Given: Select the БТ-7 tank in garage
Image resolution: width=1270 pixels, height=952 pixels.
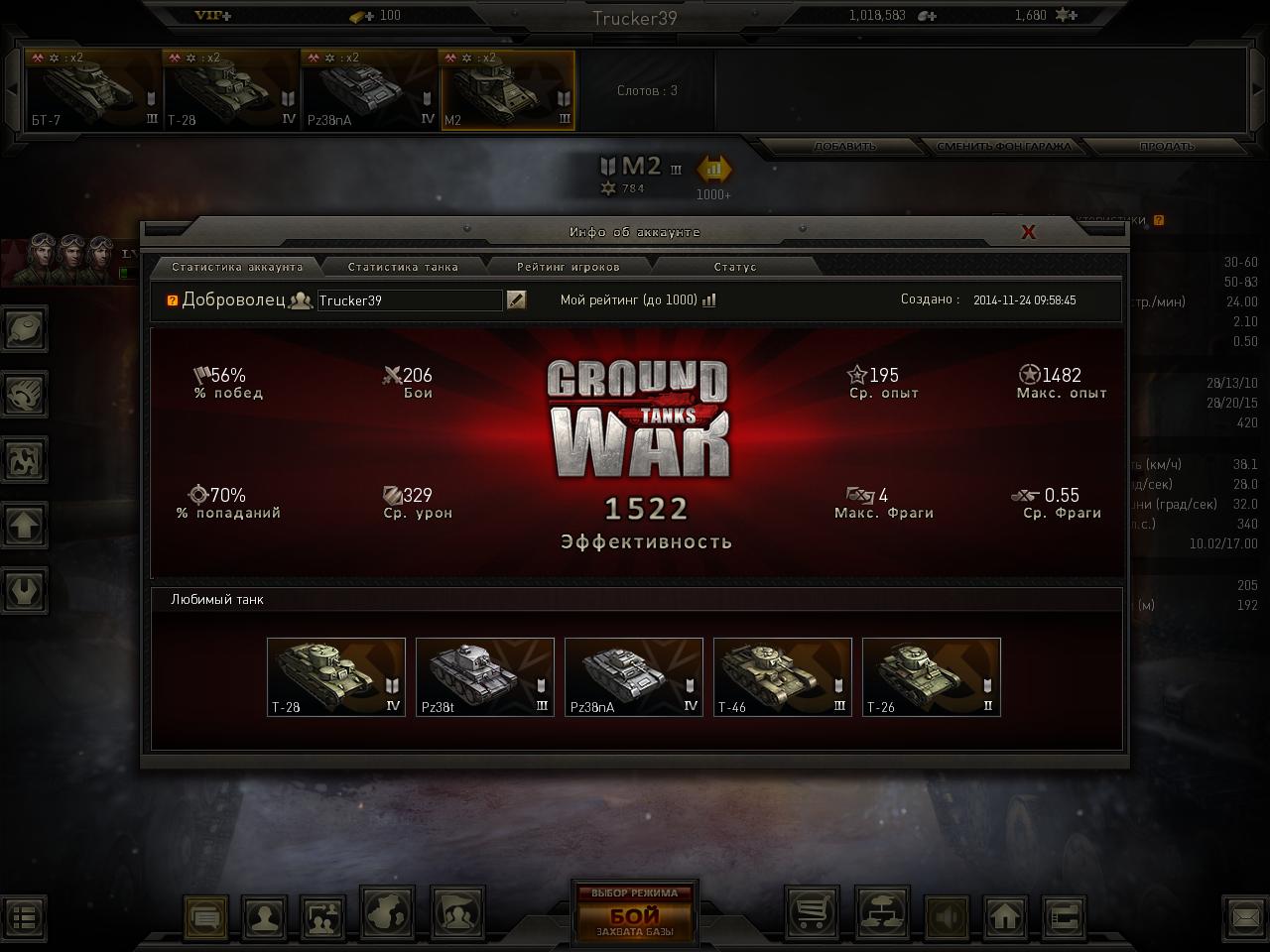Looking at the screenshot, I should click(94, 90).
